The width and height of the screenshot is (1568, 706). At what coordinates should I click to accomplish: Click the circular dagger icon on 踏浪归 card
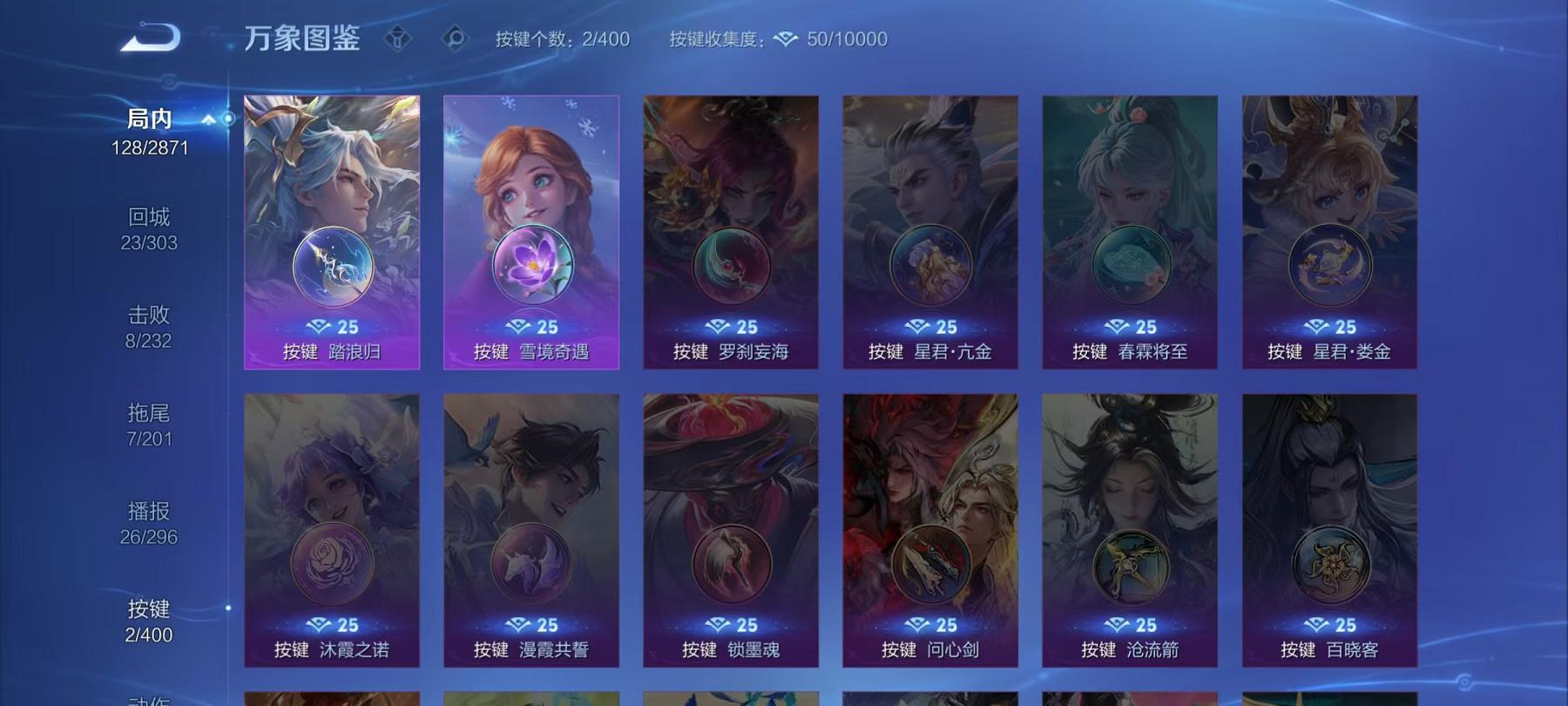332,263
